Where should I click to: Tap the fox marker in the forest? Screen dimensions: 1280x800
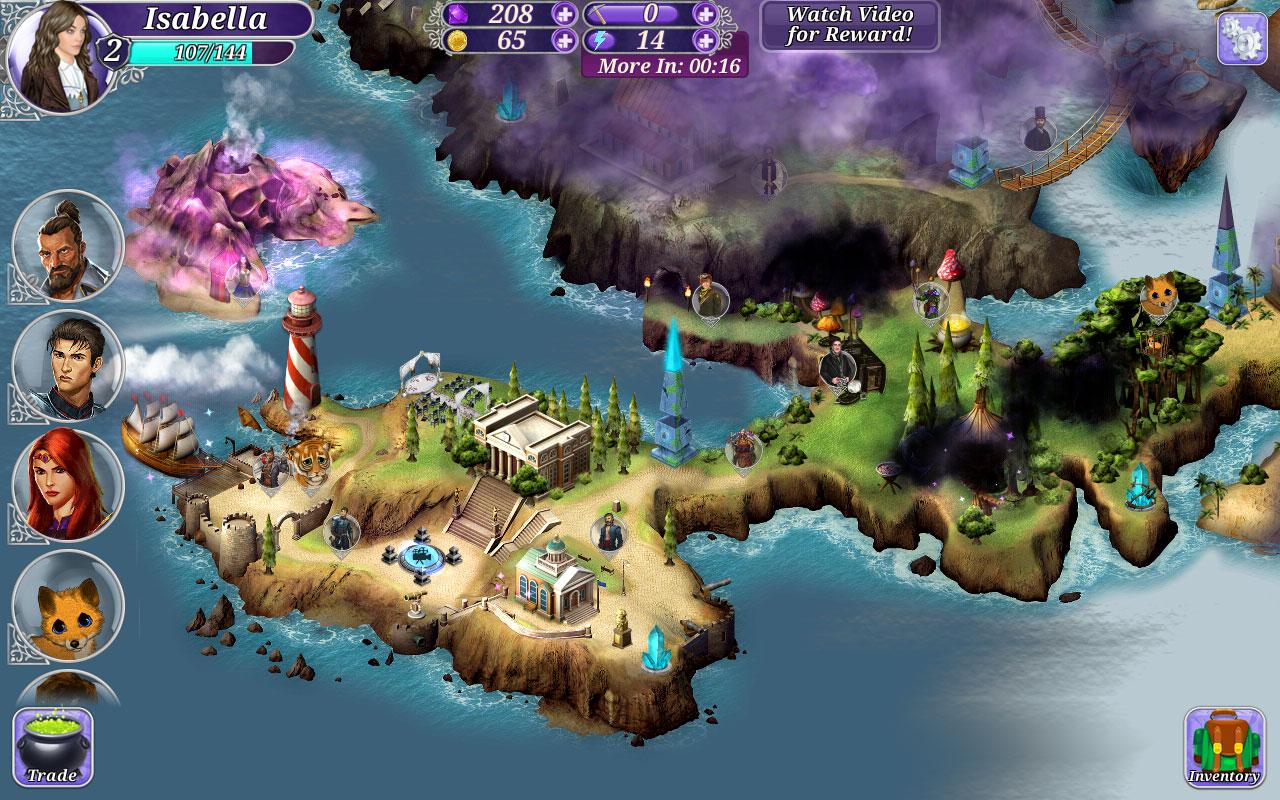point(1159,295)
